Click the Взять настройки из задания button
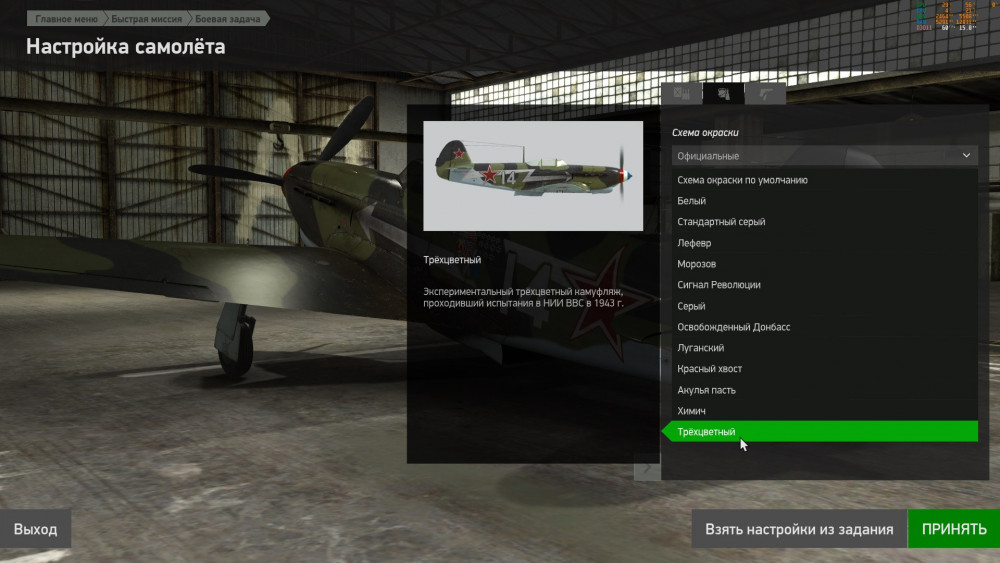 pyautogui.click(x=799, y=529)
